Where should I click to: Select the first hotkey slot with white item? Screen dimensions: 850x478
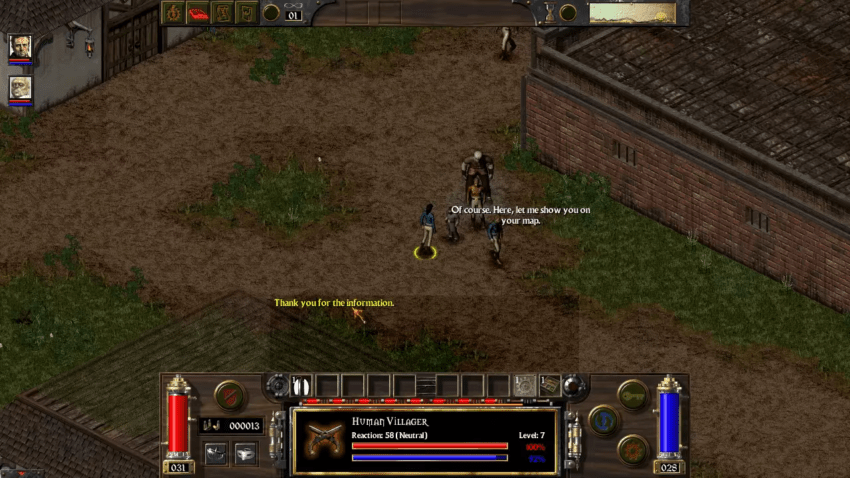[302, 385]
